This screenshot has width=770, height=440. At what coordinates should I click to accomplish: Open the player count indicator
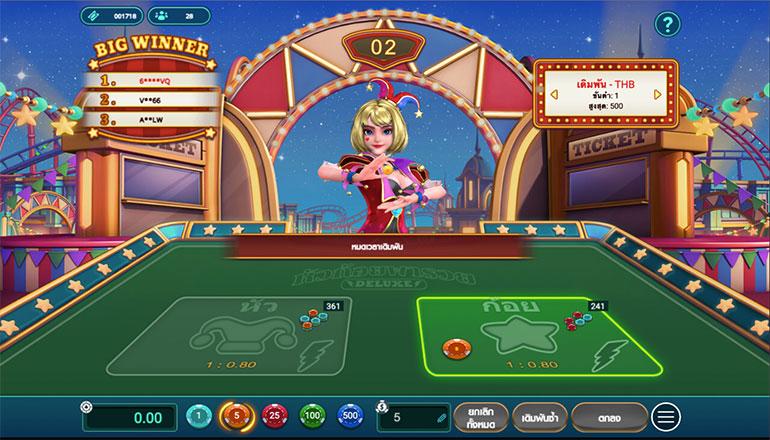(x=178, y=16)
